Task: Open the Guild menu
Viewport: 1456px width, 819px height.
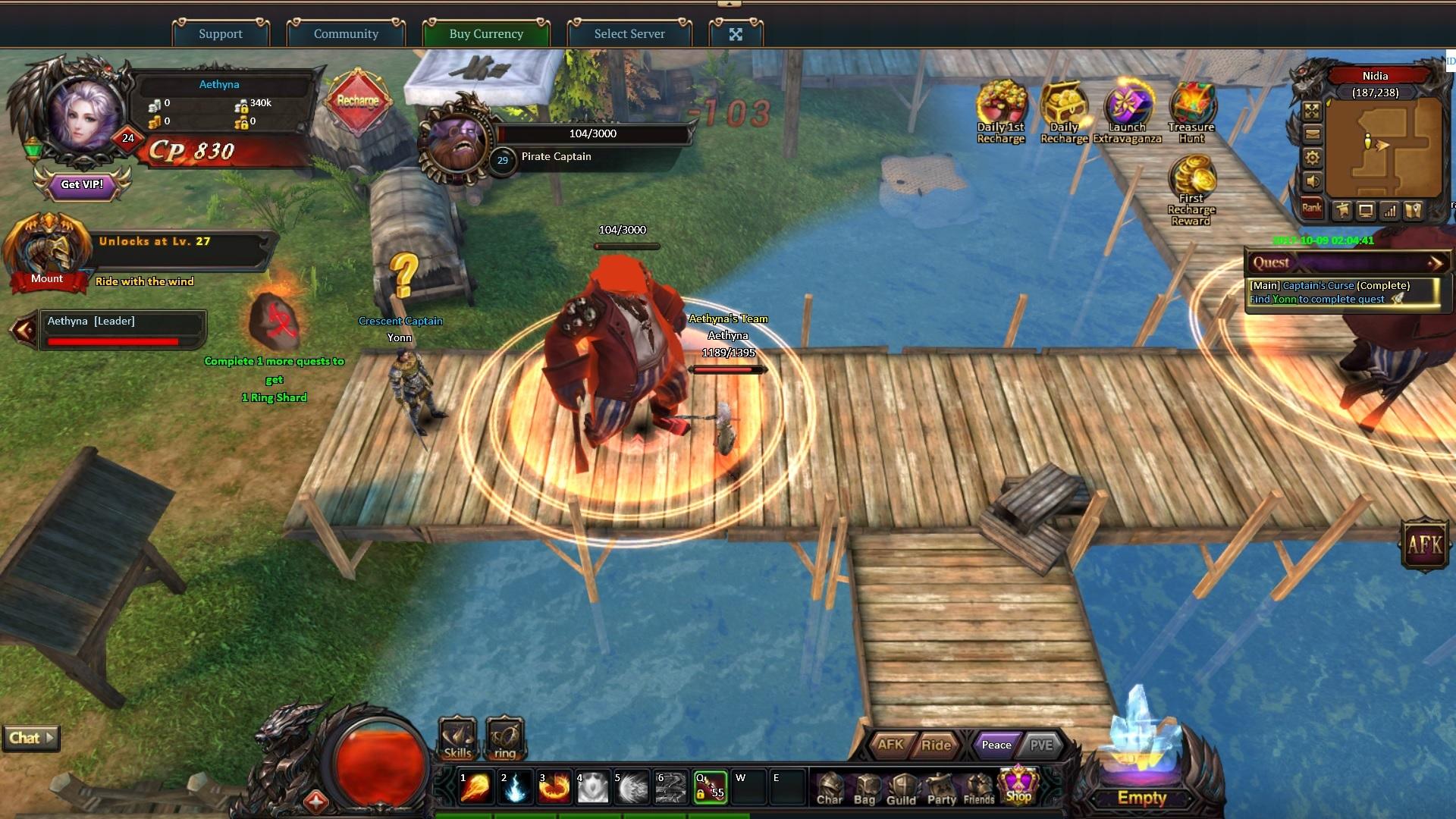Action: pos(901,789)
